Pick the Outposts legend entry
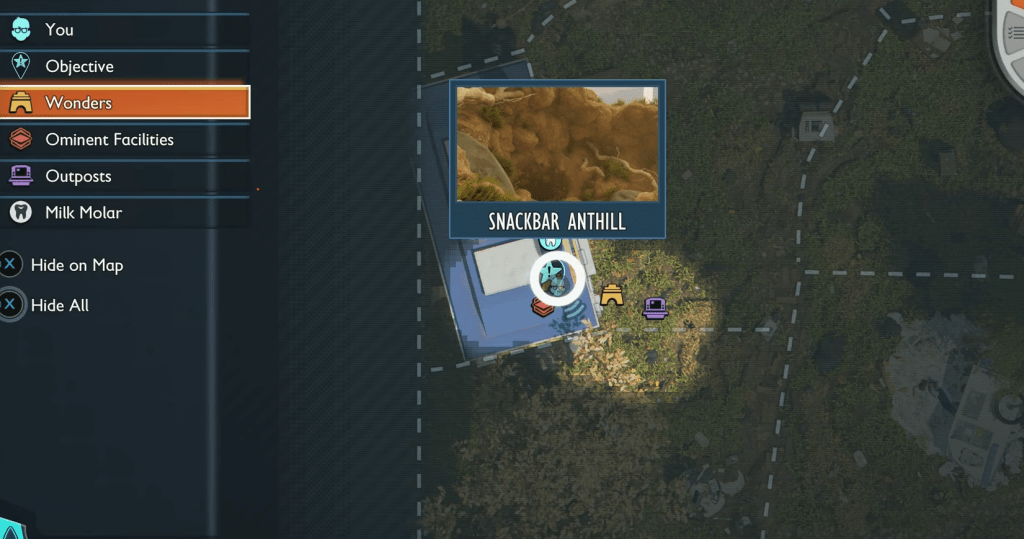Viewport: 1024px width, 539px height. click(x=78, y=177)
